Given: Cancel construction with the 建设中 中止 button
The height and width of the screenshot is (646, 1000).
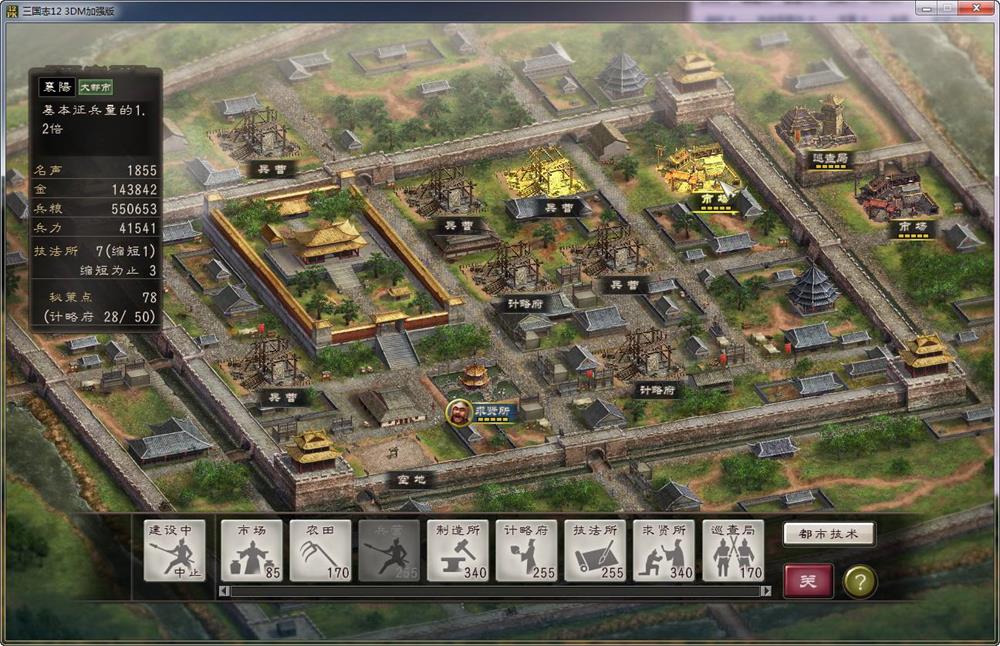Looking at the screenshot, I should [x=175, y=550].
